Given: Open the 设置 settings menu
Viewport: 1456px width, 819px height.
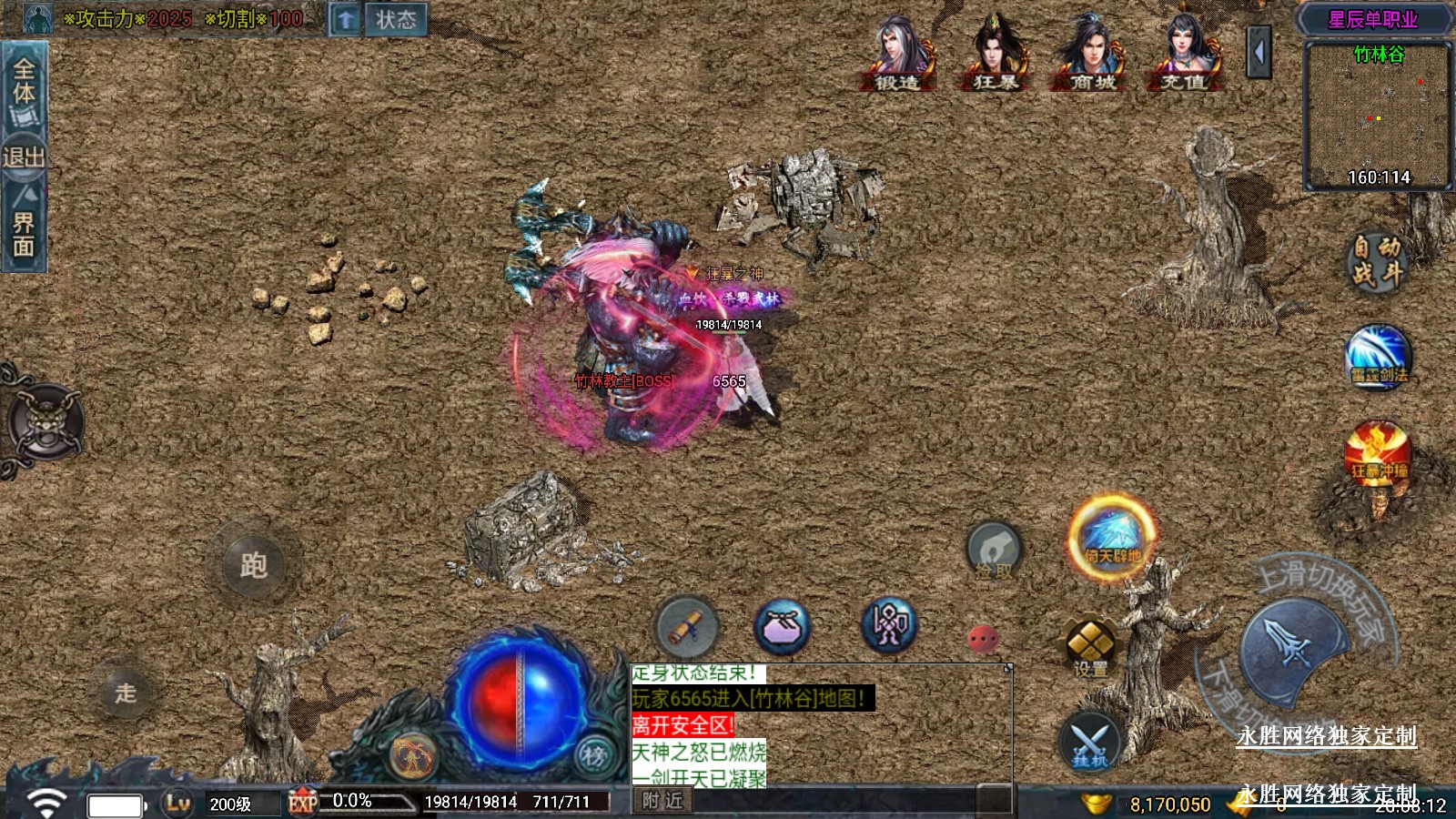Looking at the screenshot, I should click(1090, 647).
